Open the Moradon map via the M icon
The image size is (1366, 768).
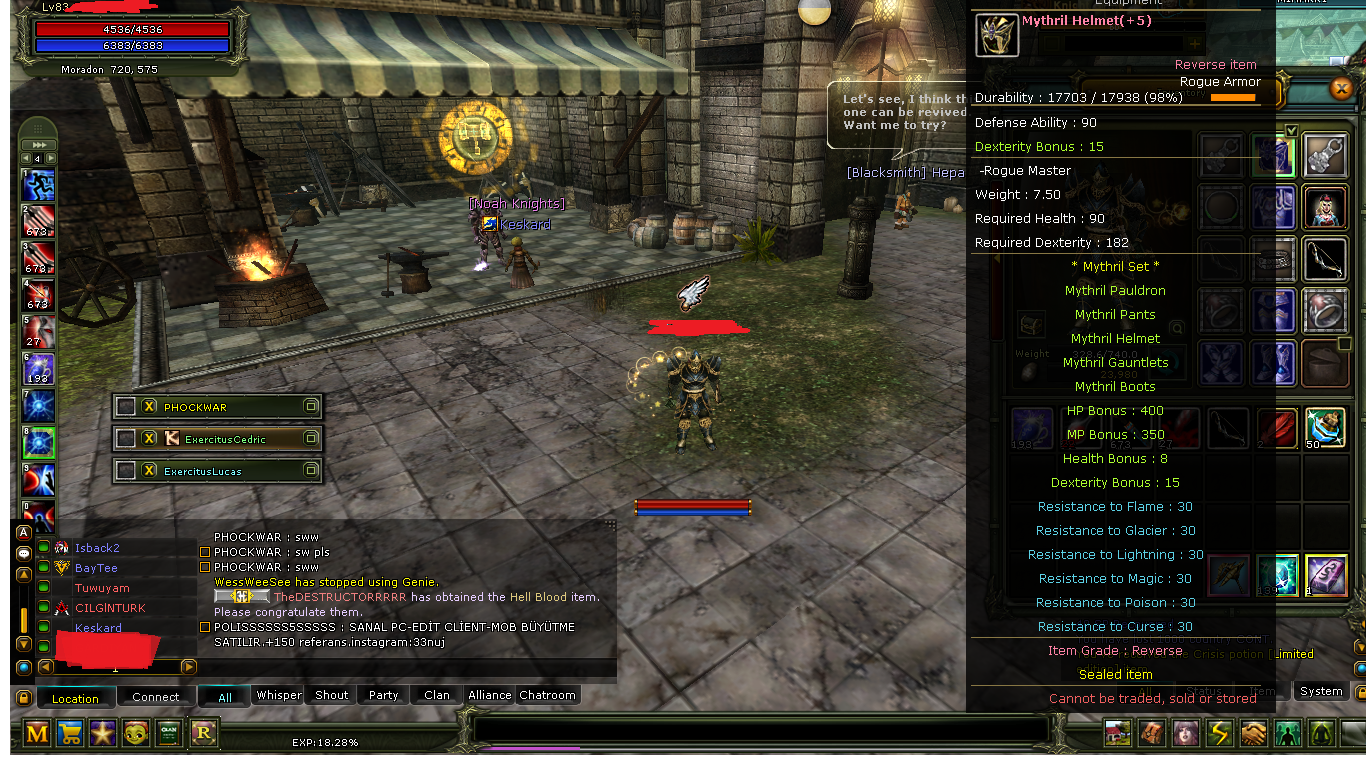(x=36, y=733)
